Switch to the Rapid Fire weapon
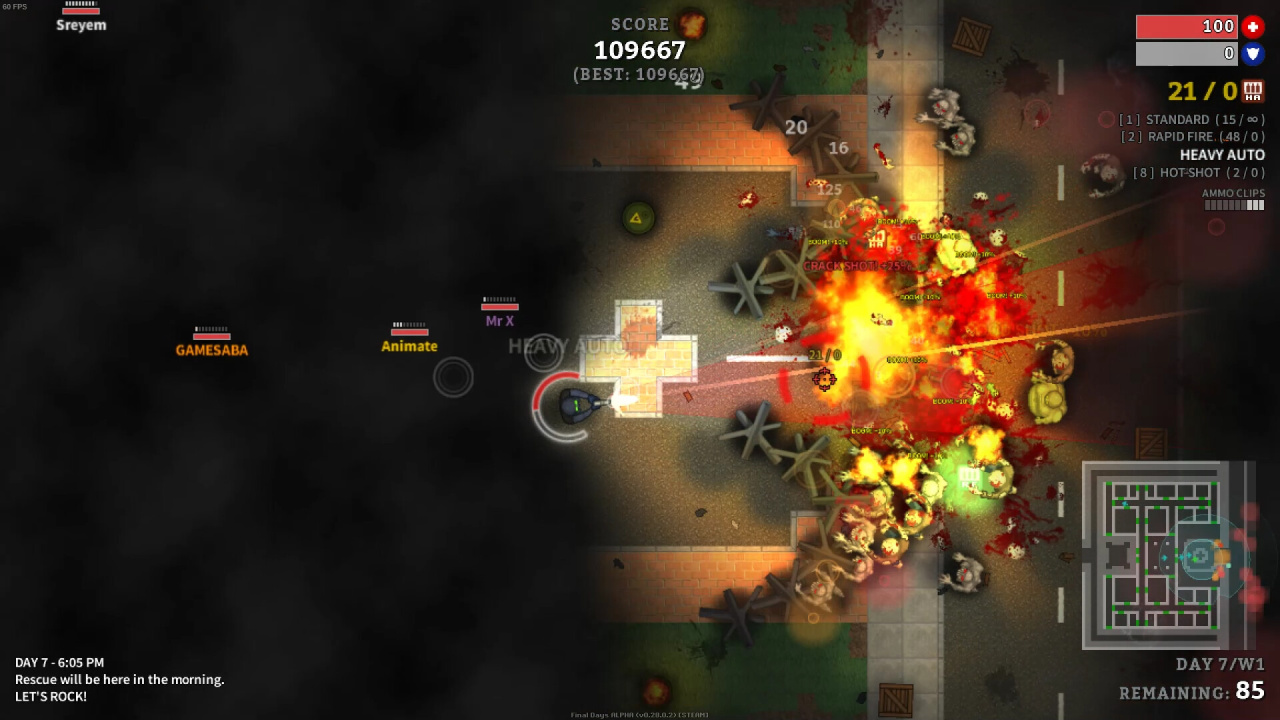 (1192, 137)
